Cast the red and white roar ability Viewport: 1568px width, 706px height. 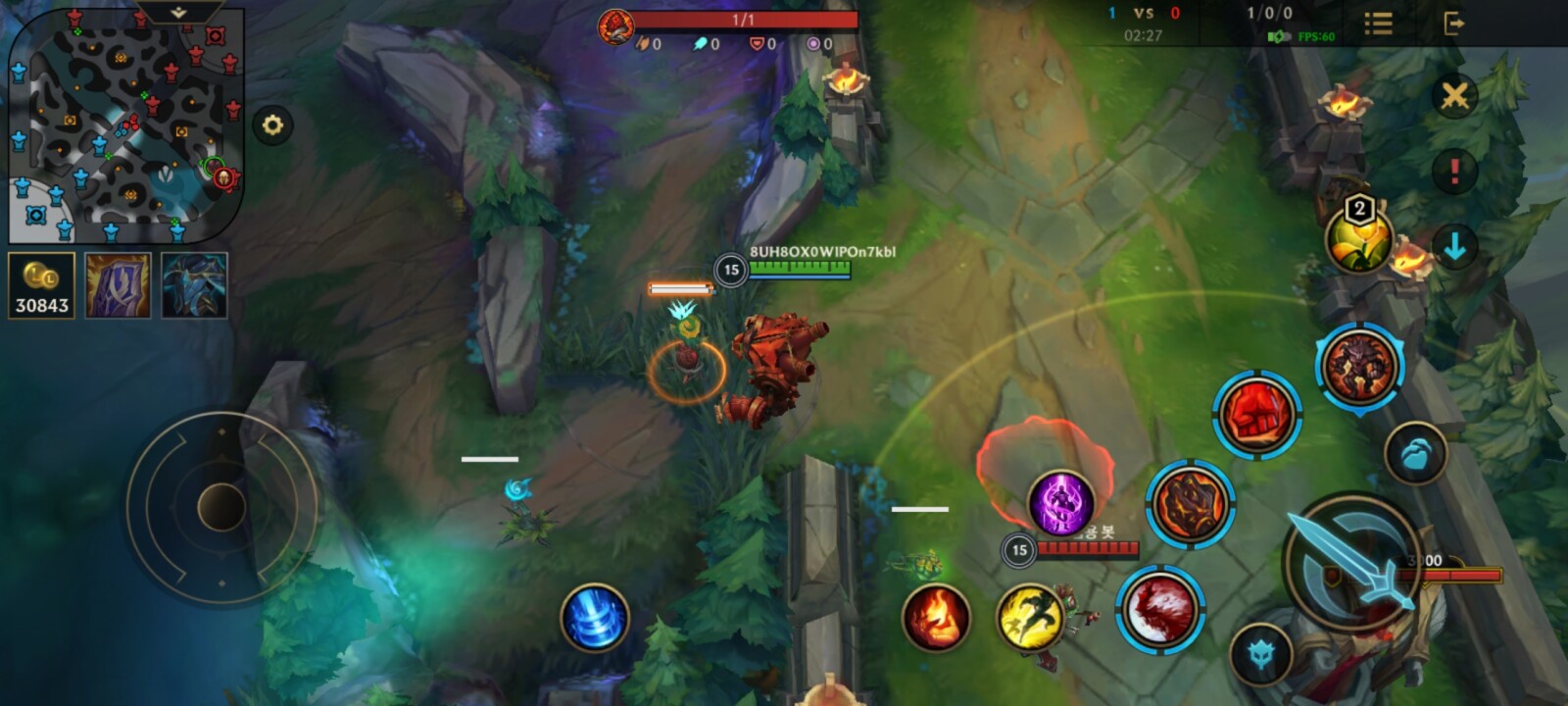click(1160, 609)
